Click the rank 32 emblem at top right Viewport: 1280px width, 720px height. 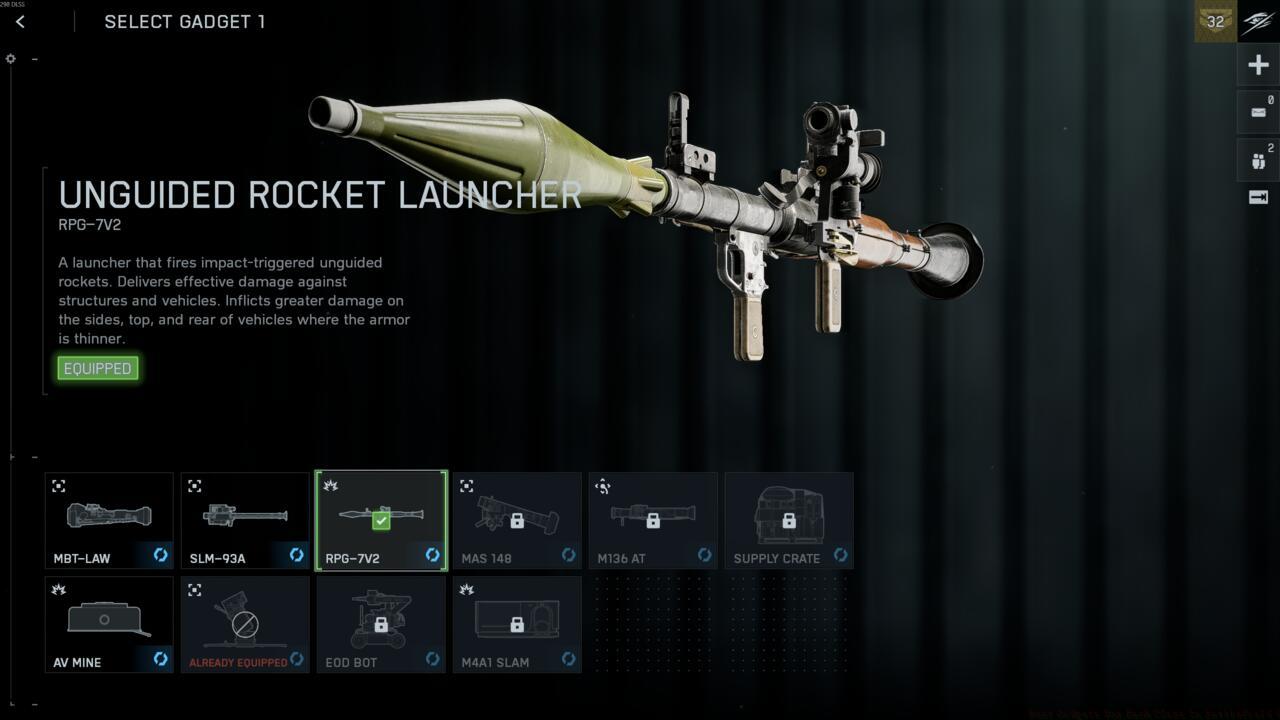(x=1214, y=21)
